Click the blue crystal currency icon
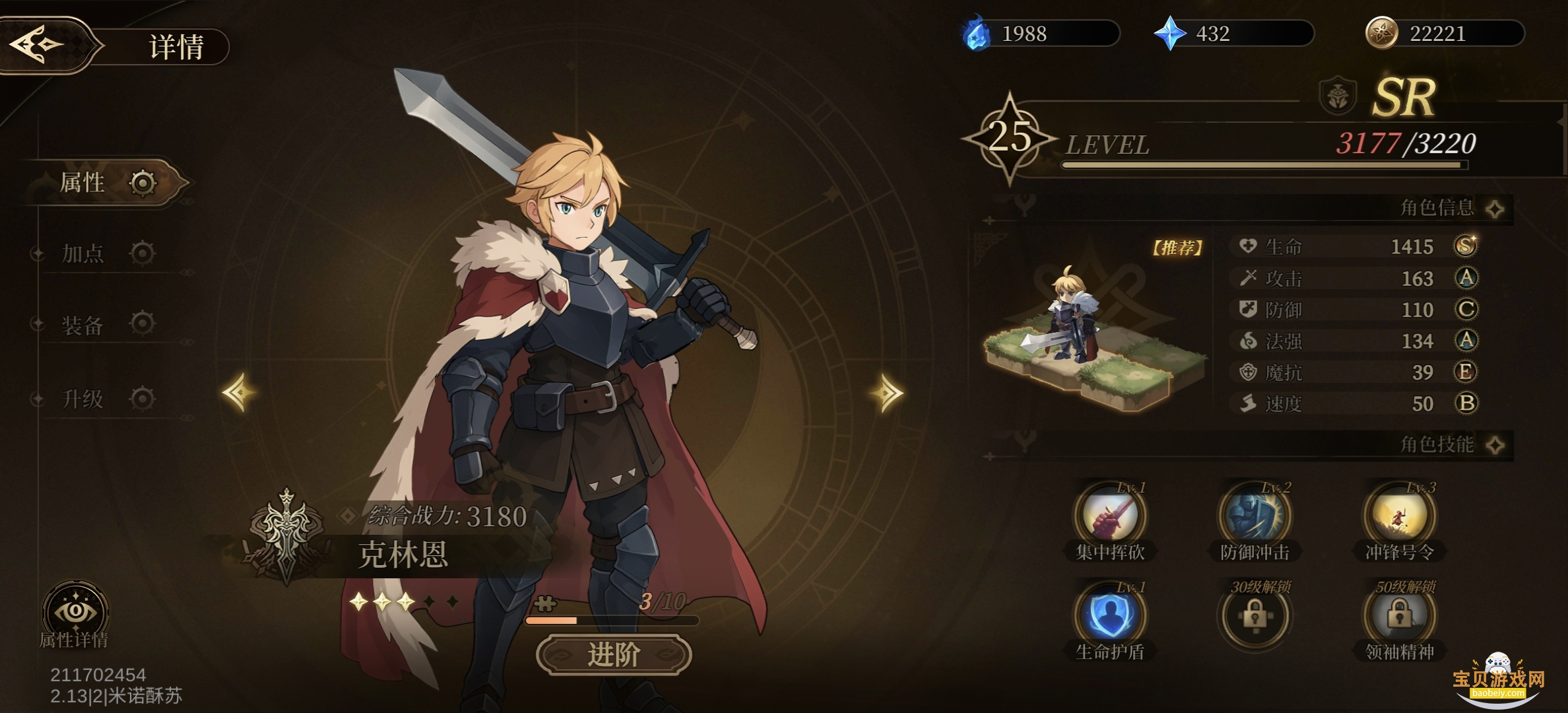 (1169, 34)
